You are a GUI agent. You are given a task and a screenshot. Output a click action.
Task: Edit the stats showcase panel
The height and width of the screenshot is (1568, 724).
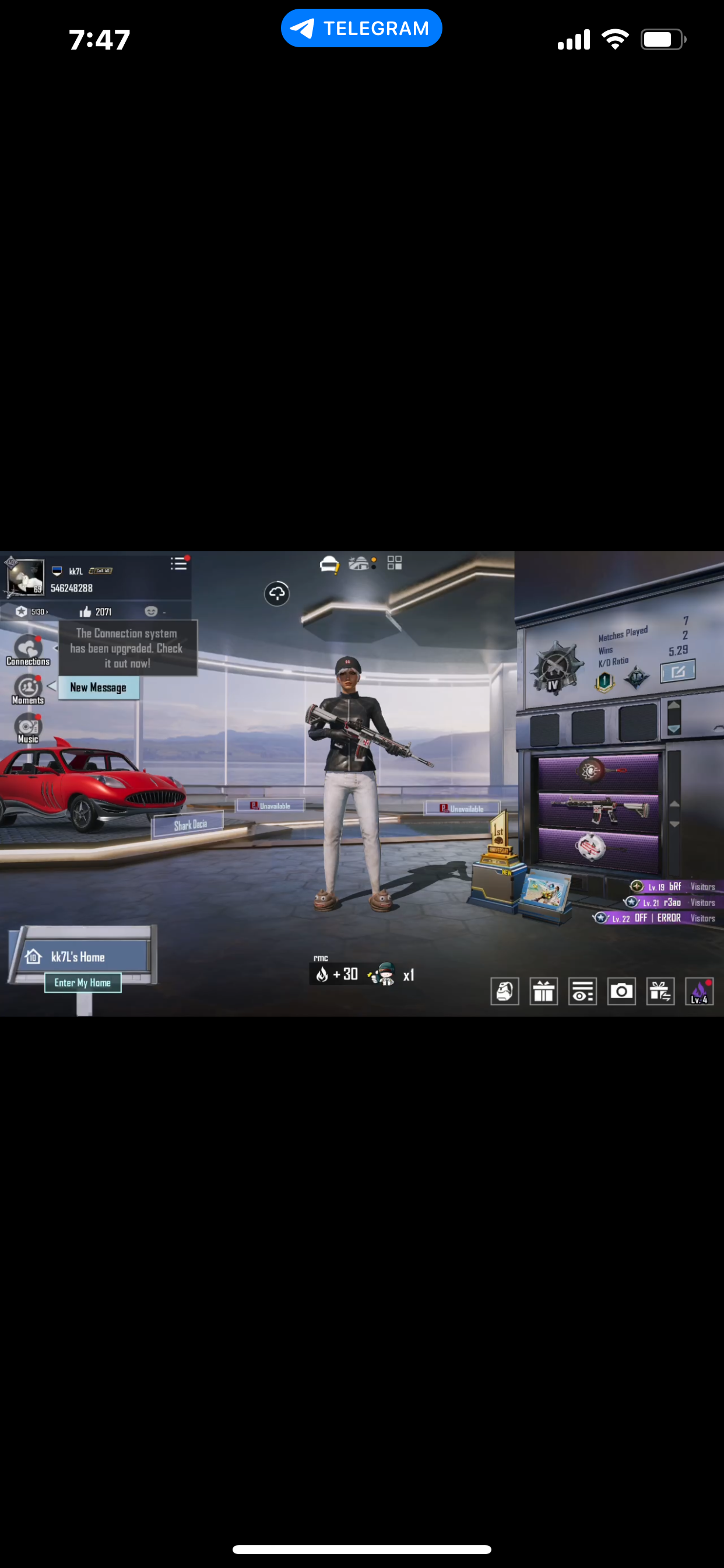pyautogui.click(x=677, y=672)
